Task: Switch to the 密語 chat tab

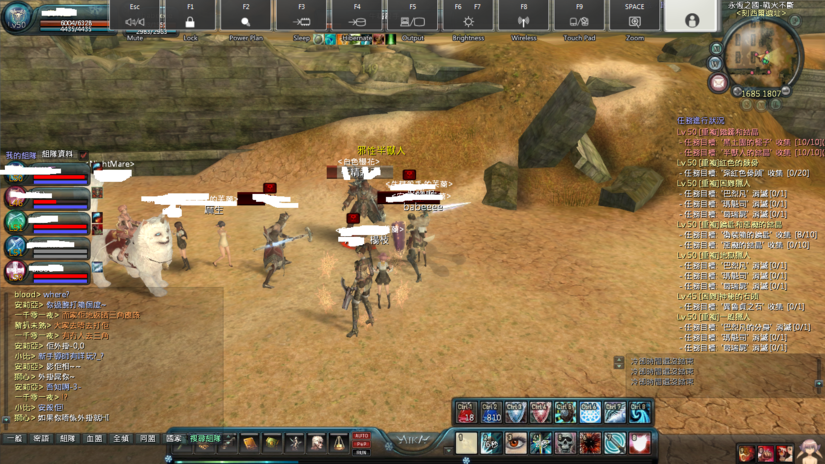Action: coord(41,438)
